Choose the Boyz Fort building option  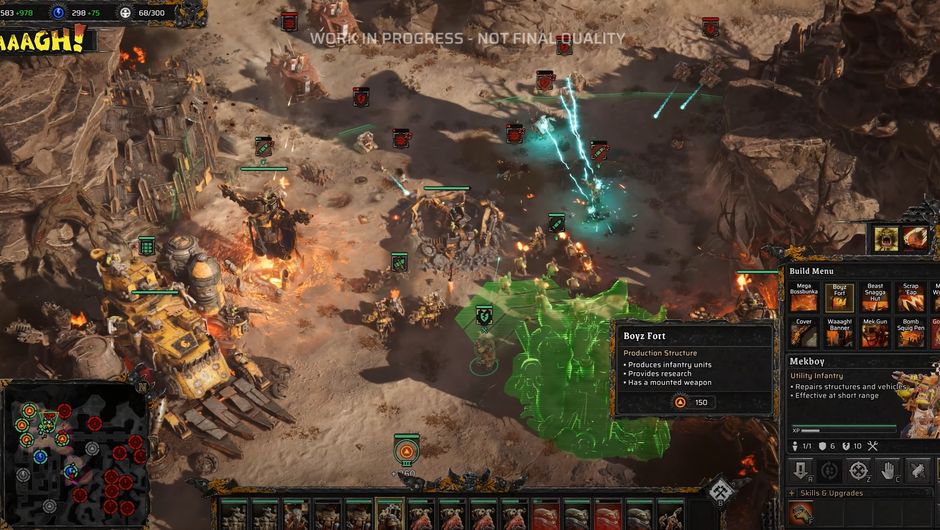839,297
